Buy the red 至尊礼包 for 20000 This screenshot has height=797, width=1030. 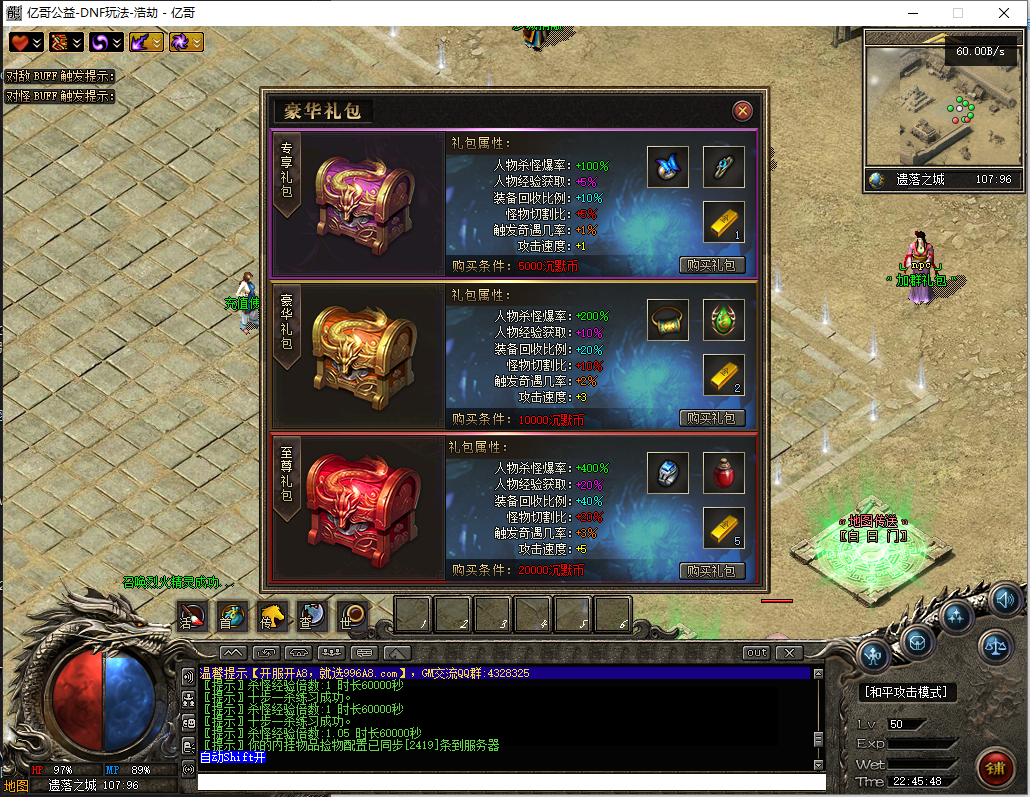click(712, 571)
